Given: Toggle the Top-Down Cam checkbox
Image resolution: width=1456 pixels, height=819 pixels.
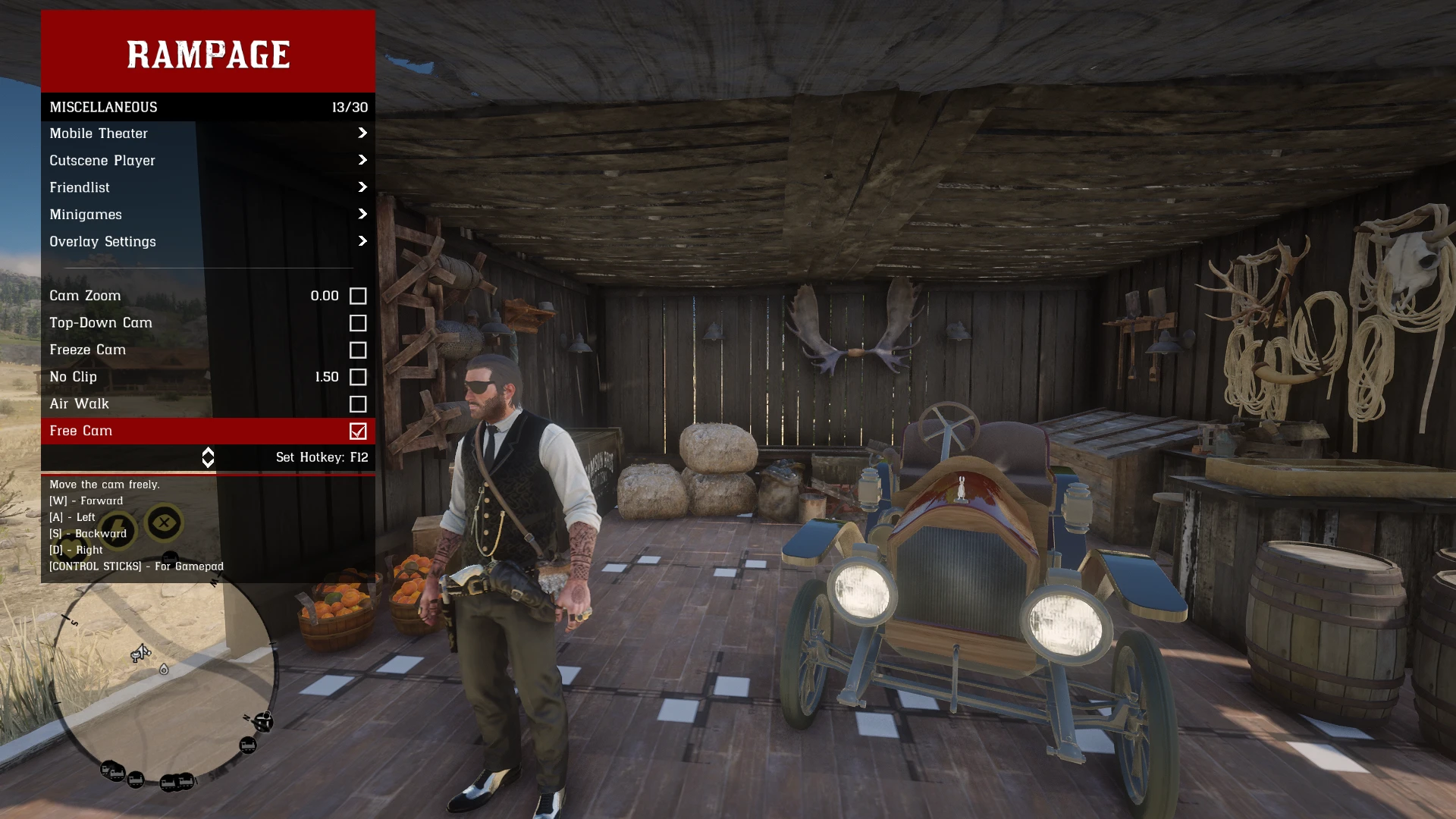Looking at the screenshot, I should coord(358,323).
